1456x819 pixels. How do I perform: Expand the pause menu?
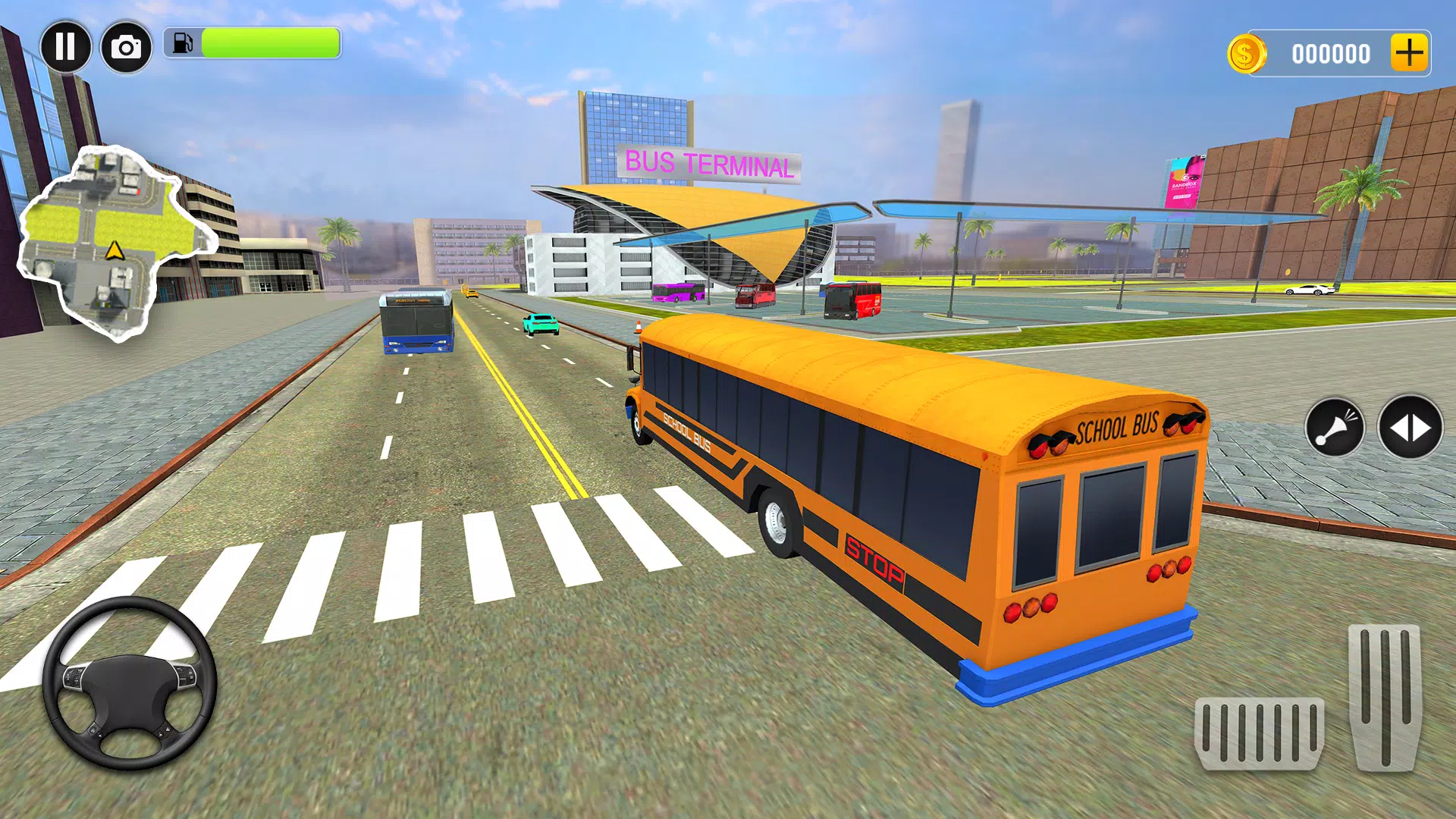67,47
